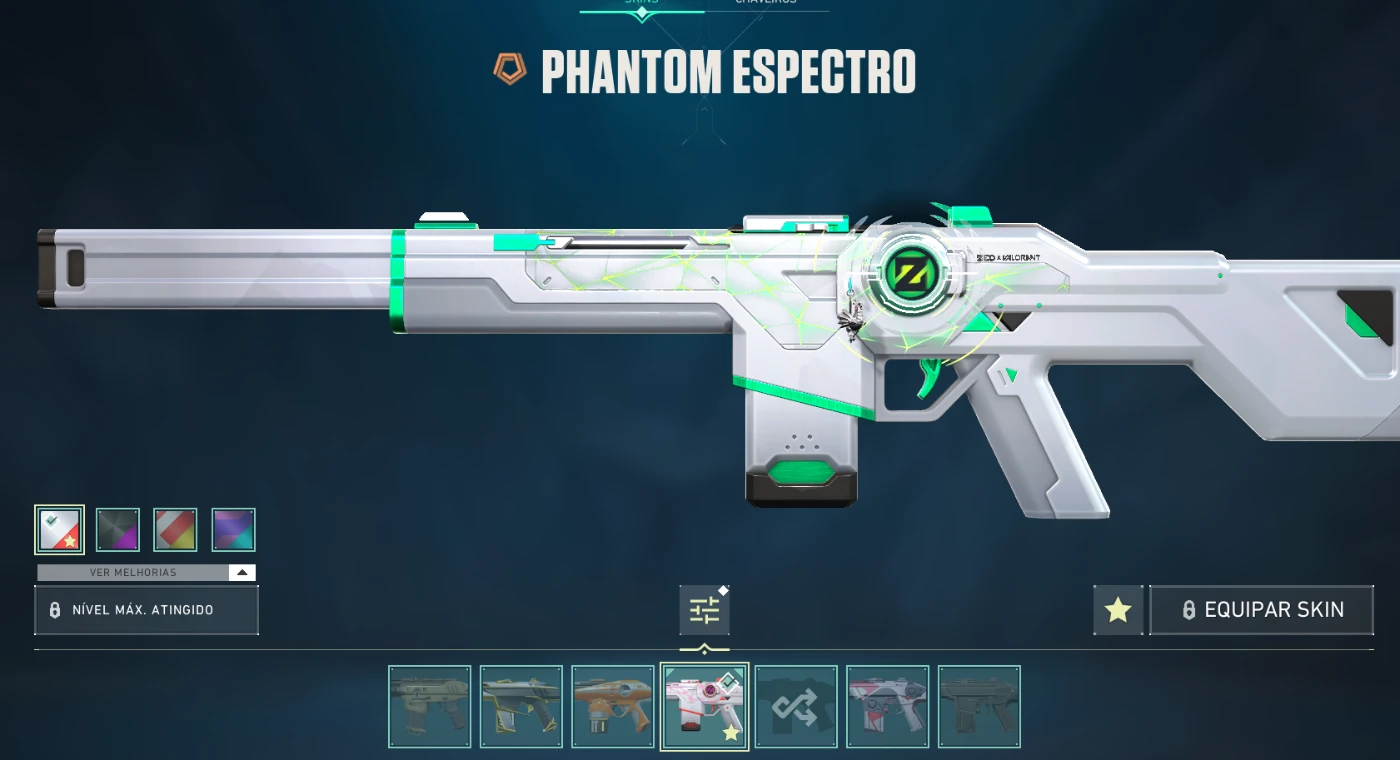
Task: Click the Equipar Skin button
Action: 1261,610
